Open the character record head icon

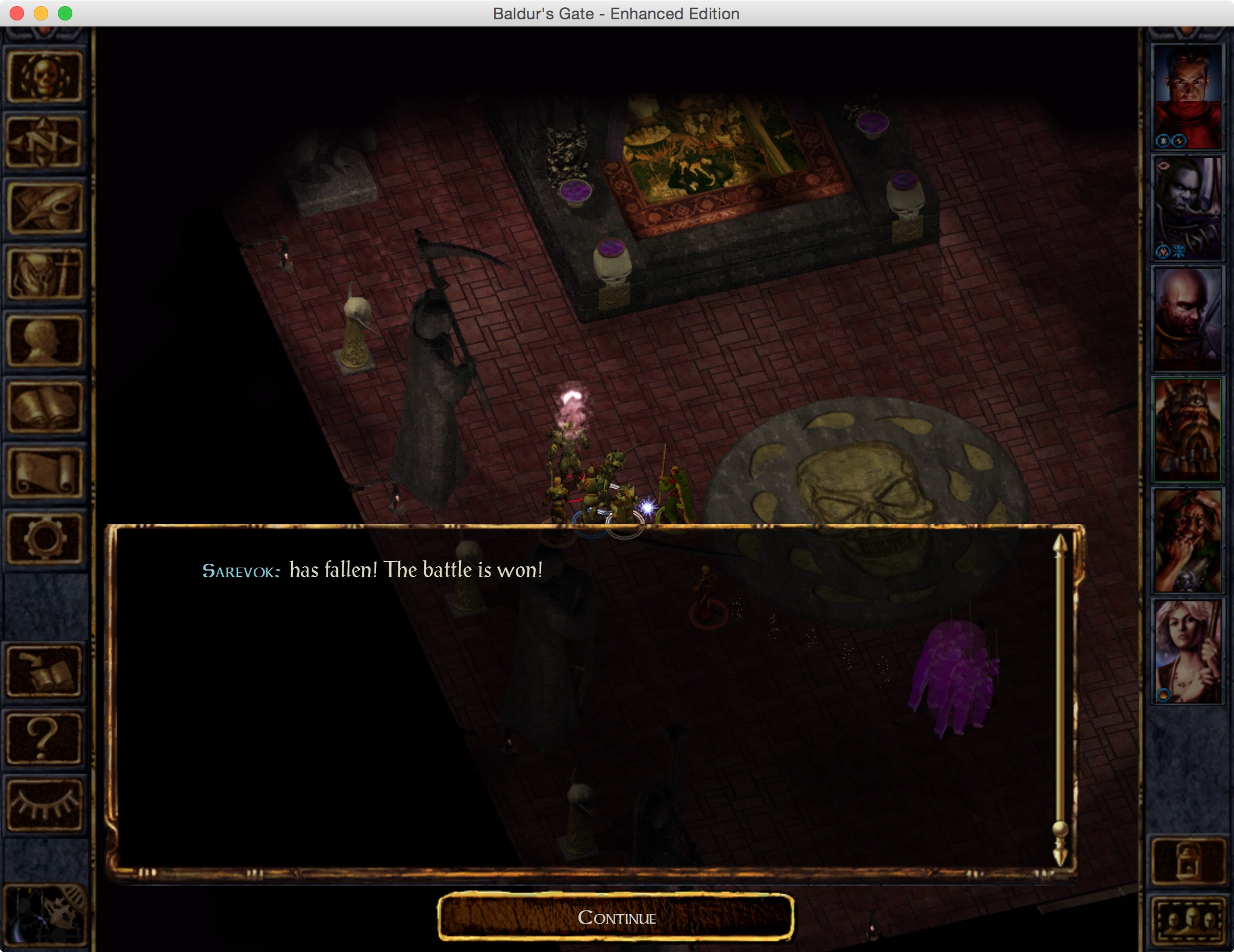(45, 341)
